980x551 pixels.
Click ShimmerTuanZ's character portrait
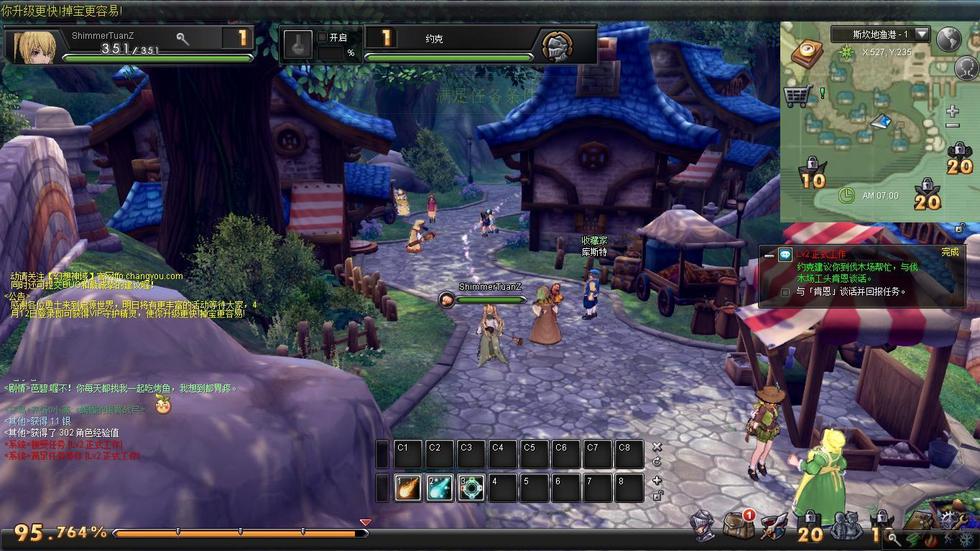click(x=34, y=46)
